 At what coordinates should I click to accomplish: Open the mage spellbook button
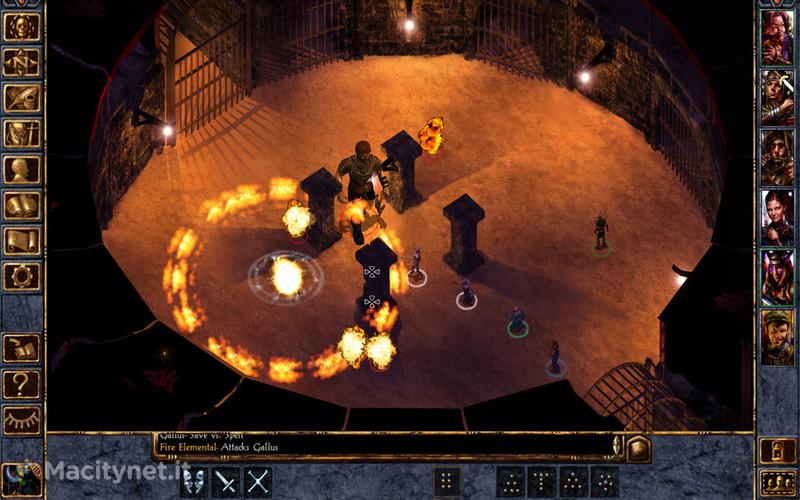pos(21,205)
